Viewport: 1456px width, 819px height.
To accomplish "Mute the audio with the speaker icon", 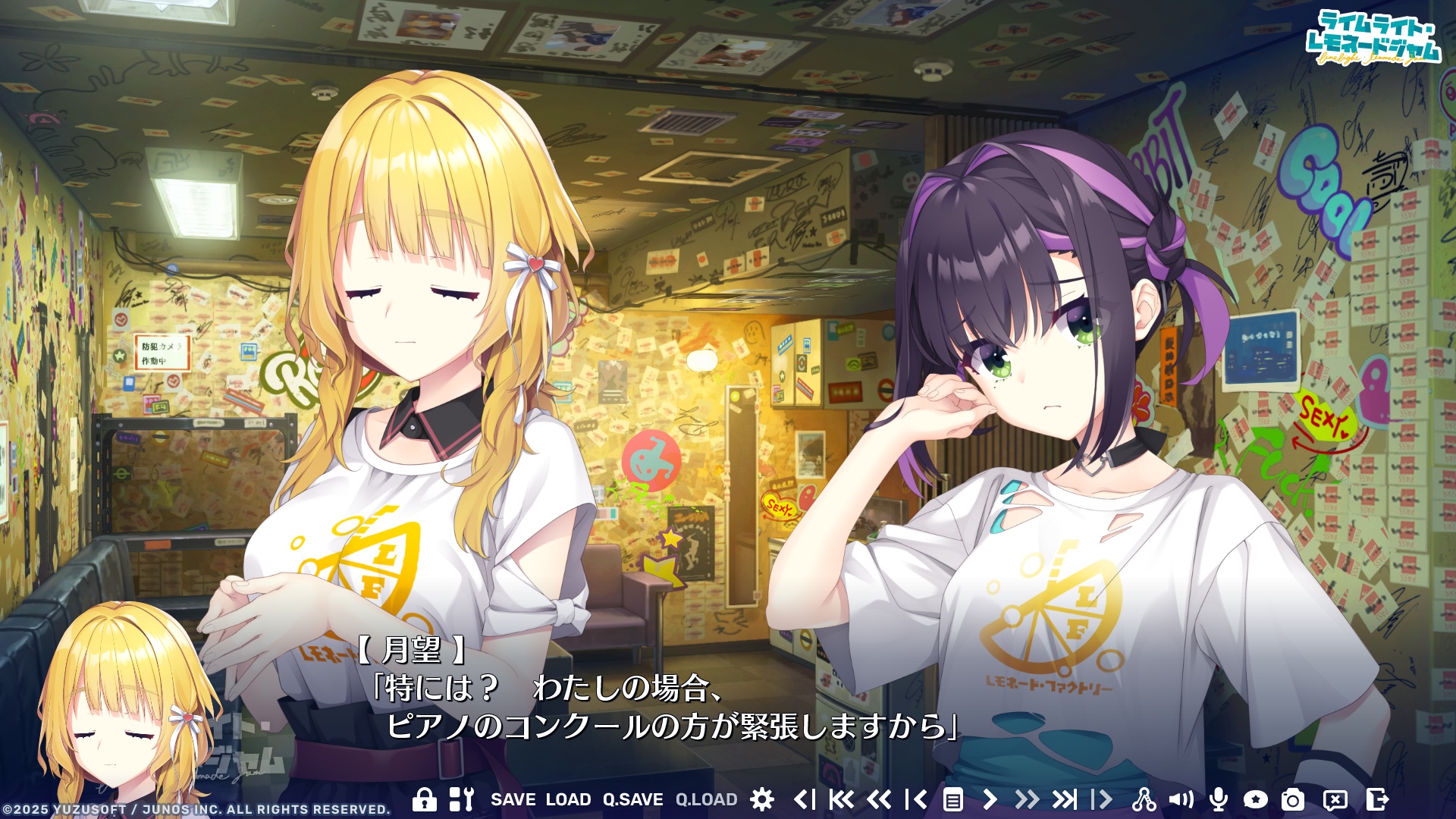I will (x=1181, y=798).
